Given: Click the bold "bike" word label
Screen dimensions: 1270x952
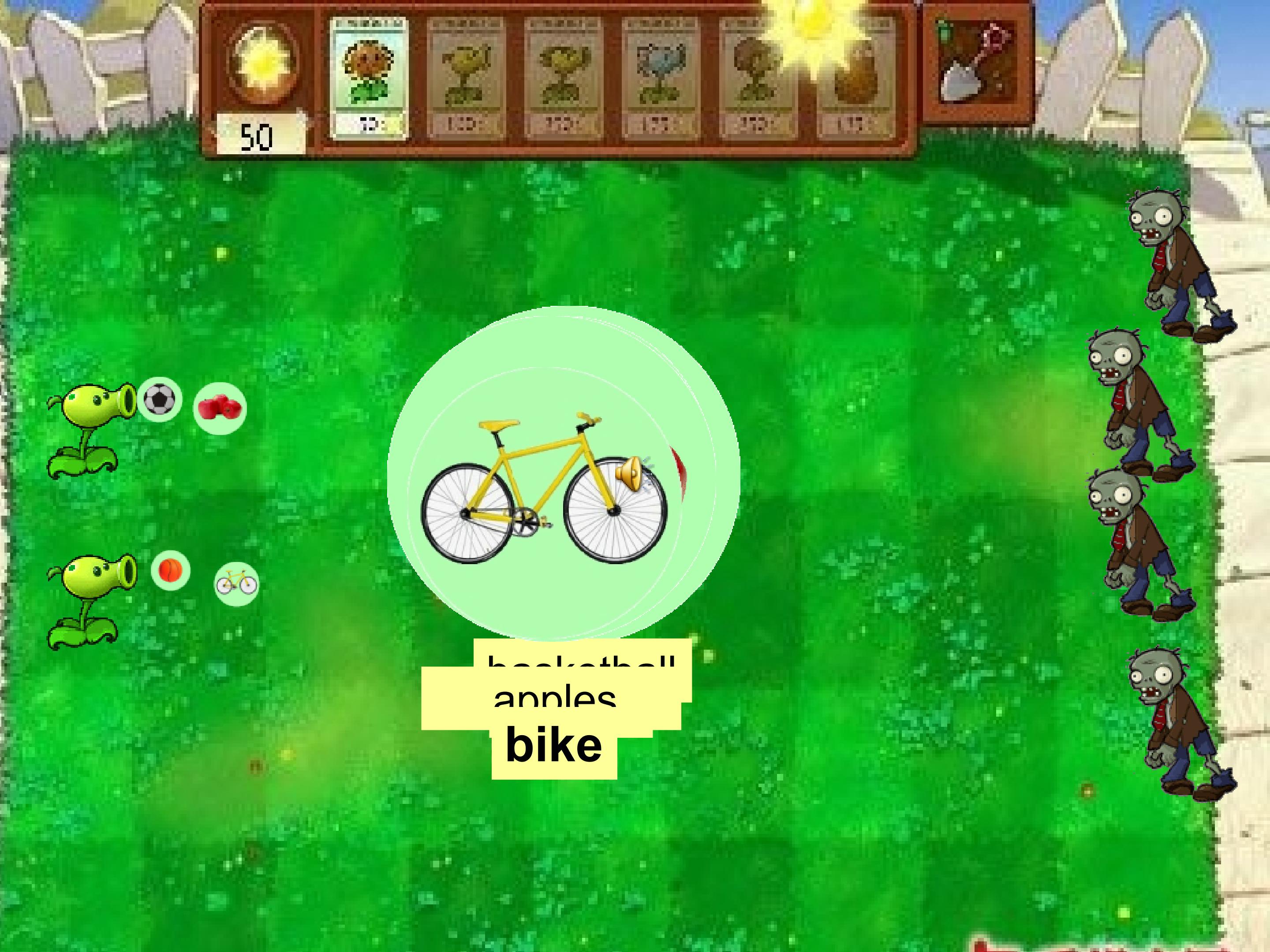Looking at the screenshot, I should coord(554,745).
